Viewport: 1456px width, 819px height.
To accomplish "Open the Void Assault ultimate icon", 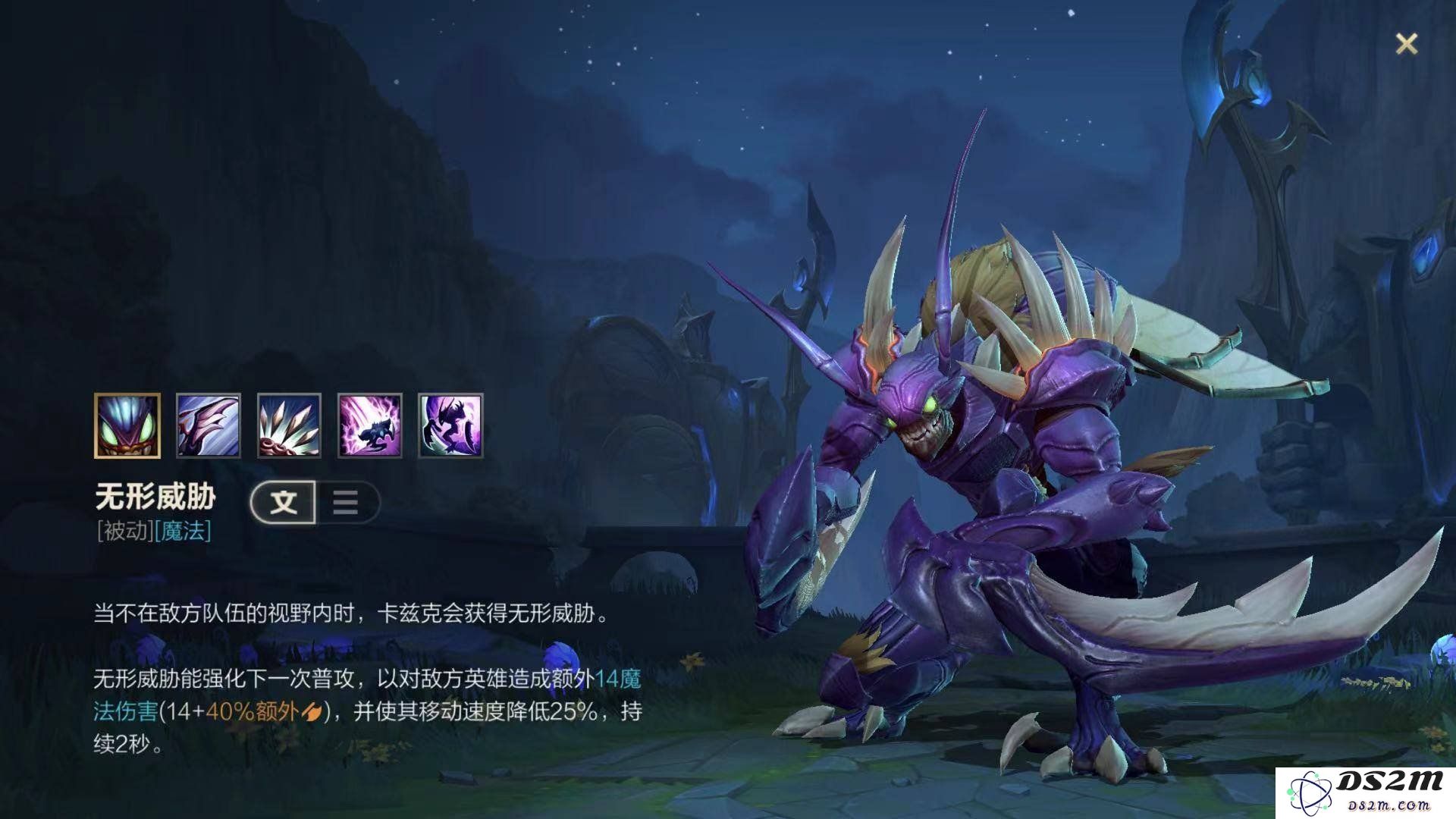I will [450, 425].
